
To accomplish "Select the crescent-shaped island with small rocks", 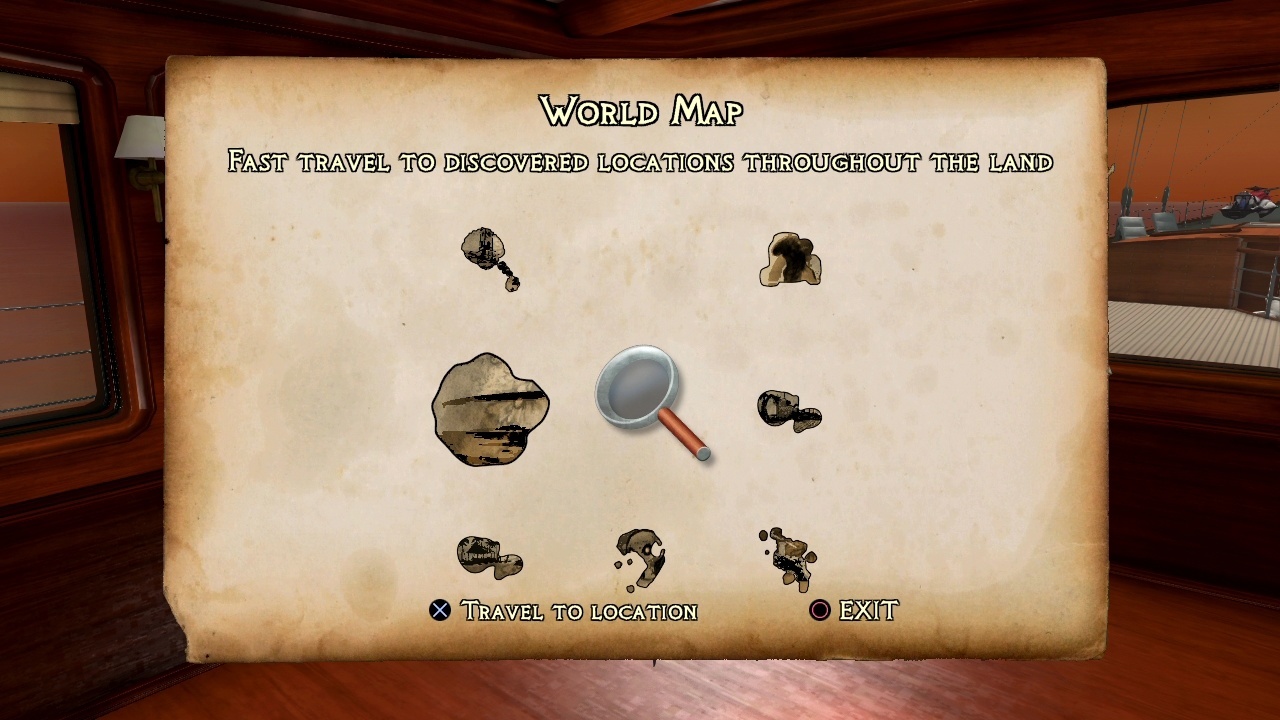I will click(640, 557).
